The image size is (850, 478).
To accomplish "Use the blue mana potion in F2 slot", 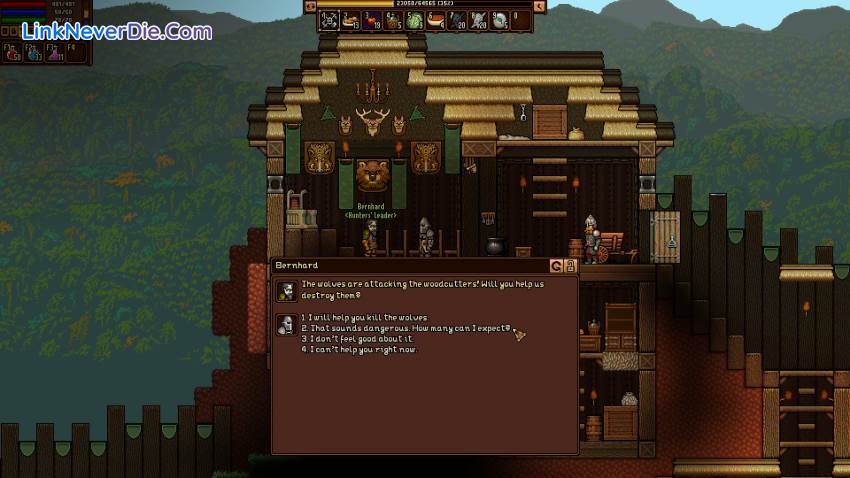I will [x=35, y=52].
